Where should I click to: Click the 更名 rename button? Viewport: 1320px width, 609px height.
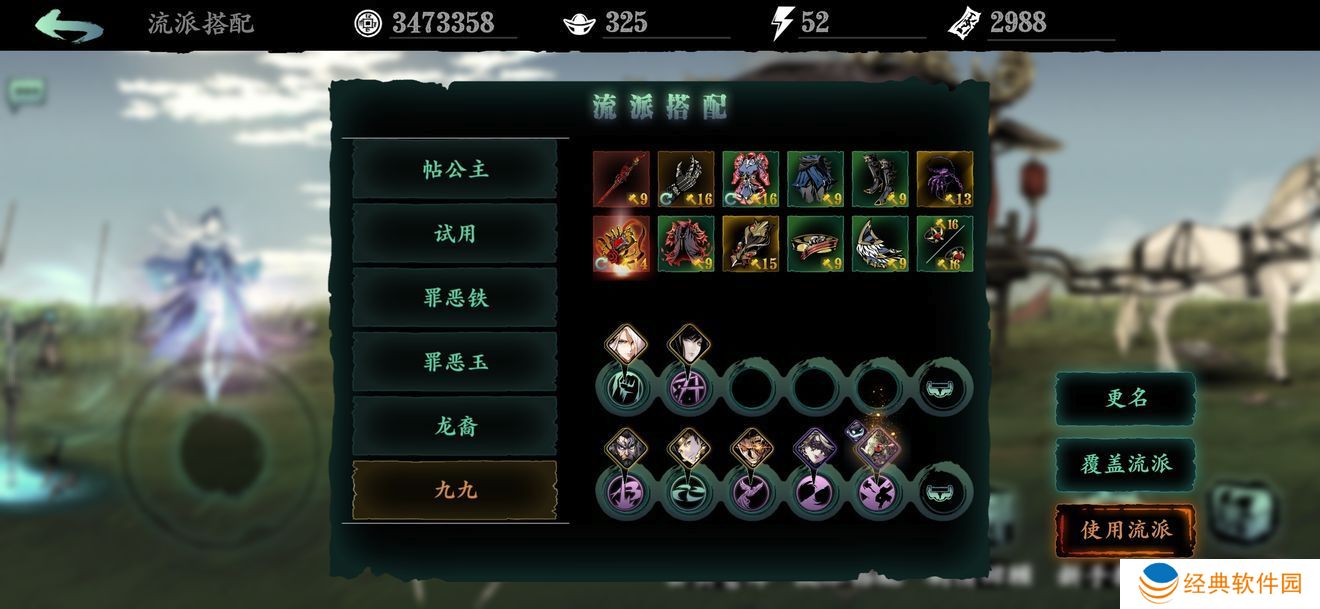click(x=1126, y=398)
